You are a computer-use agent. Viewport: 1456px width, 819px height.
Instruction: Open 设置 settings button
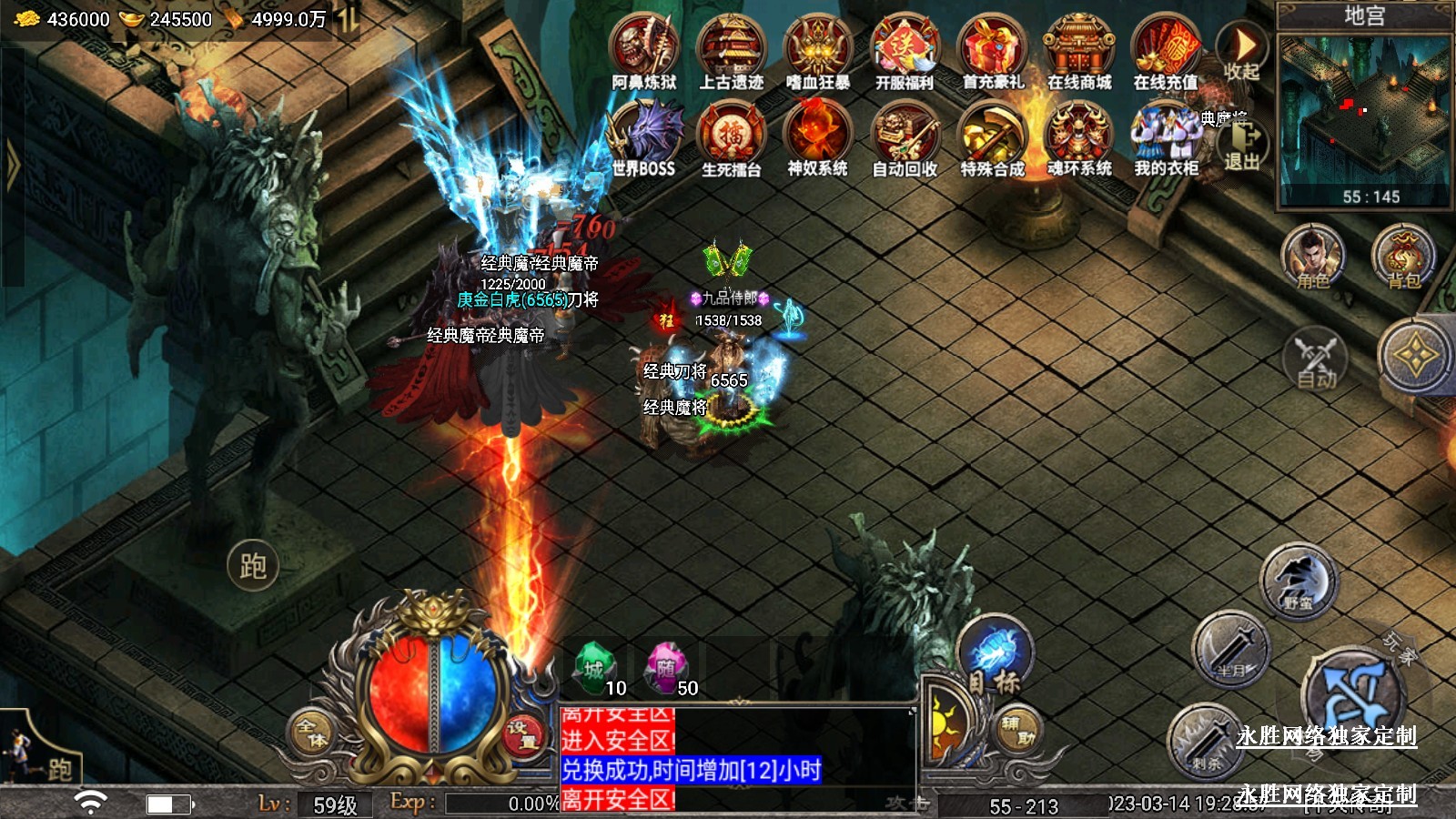(523, 734)
